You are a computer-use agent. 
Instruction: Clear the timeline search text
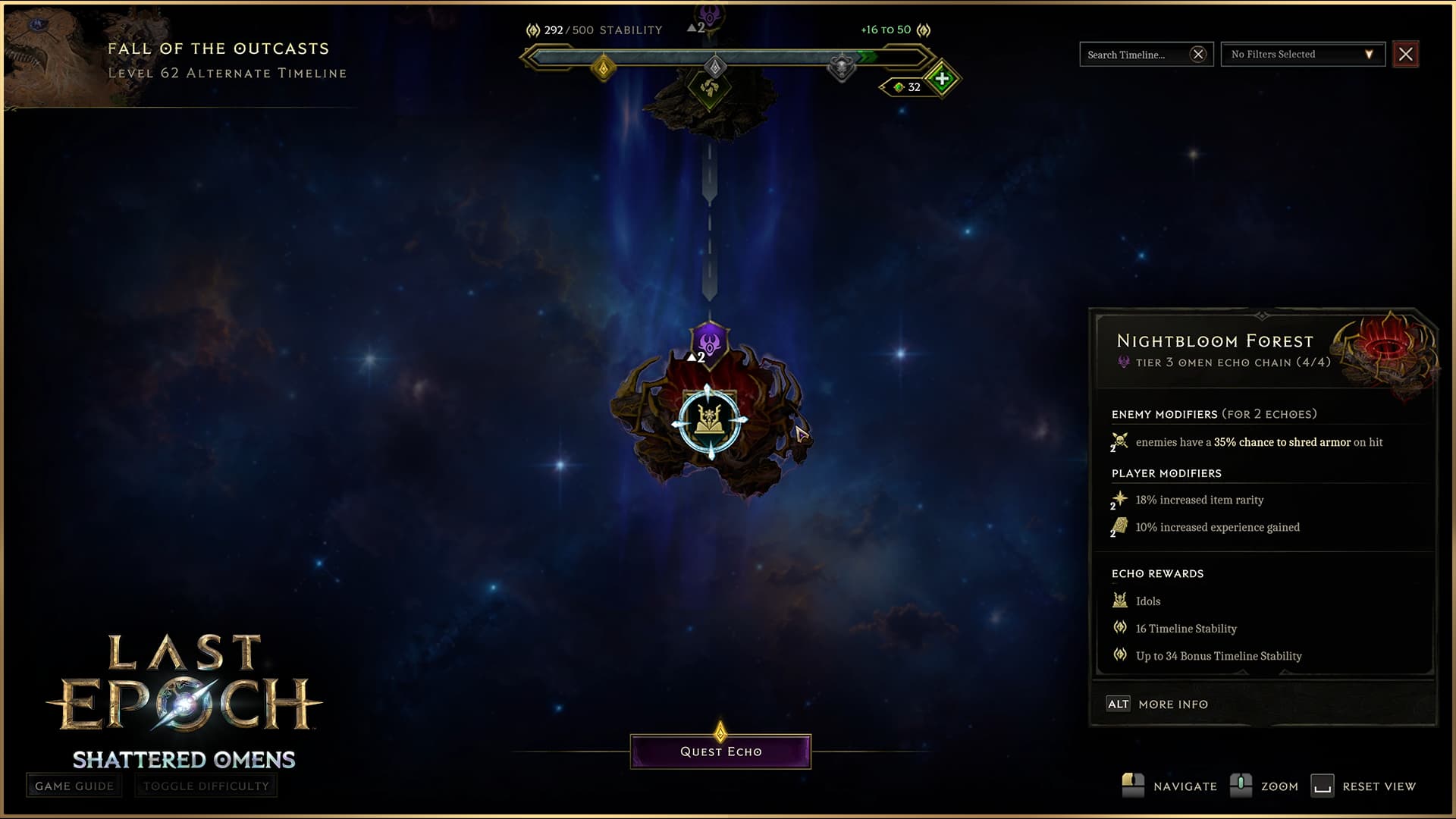[x=1198, y=55]
